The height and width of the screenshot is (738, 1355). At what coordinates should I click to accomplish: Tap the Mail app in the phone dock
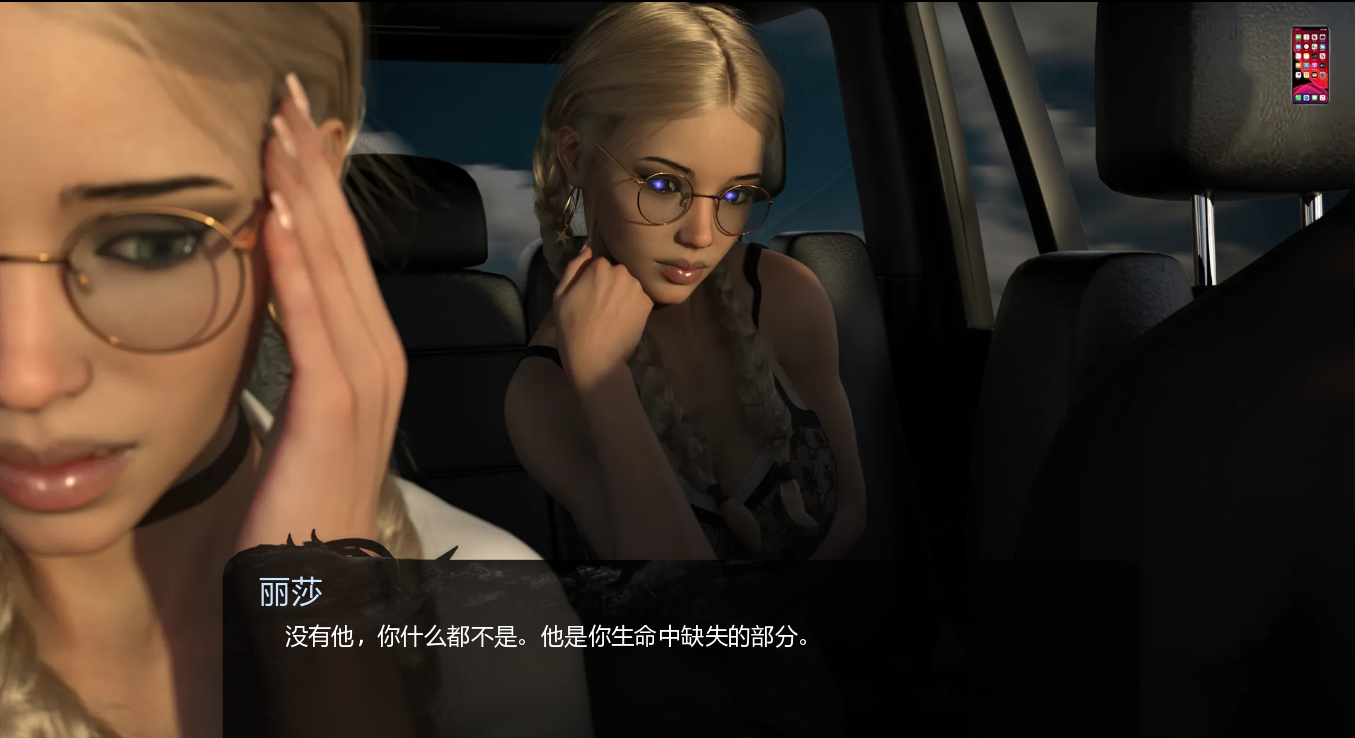(1314, 97)
